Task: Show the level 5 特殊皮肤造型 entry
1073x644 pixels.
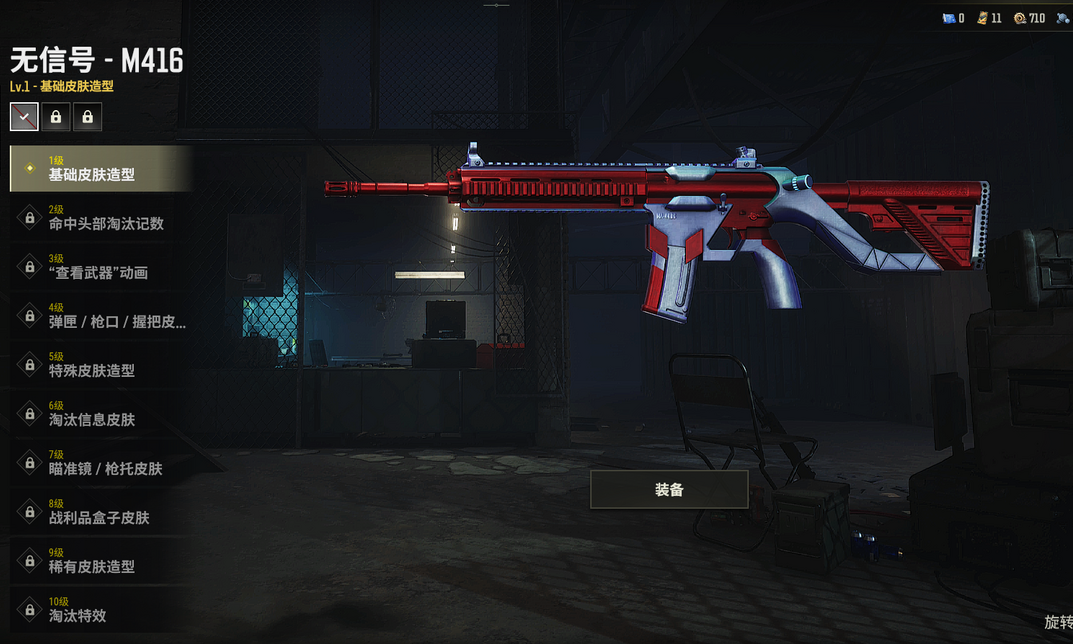Action: [100, 364]
